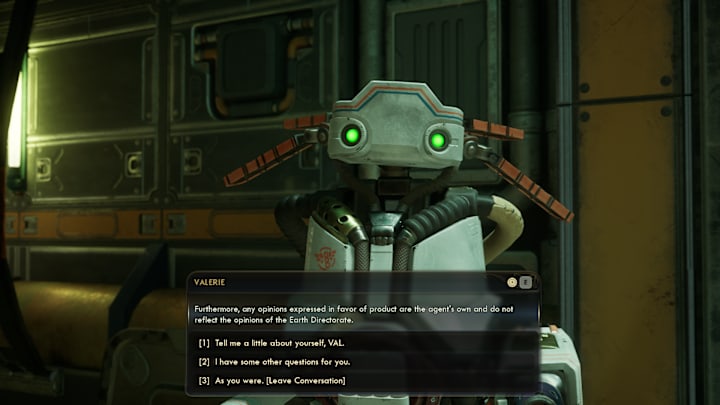Select 'As you were' to leave conversation
720x405 pixels.
coord(280,380)
